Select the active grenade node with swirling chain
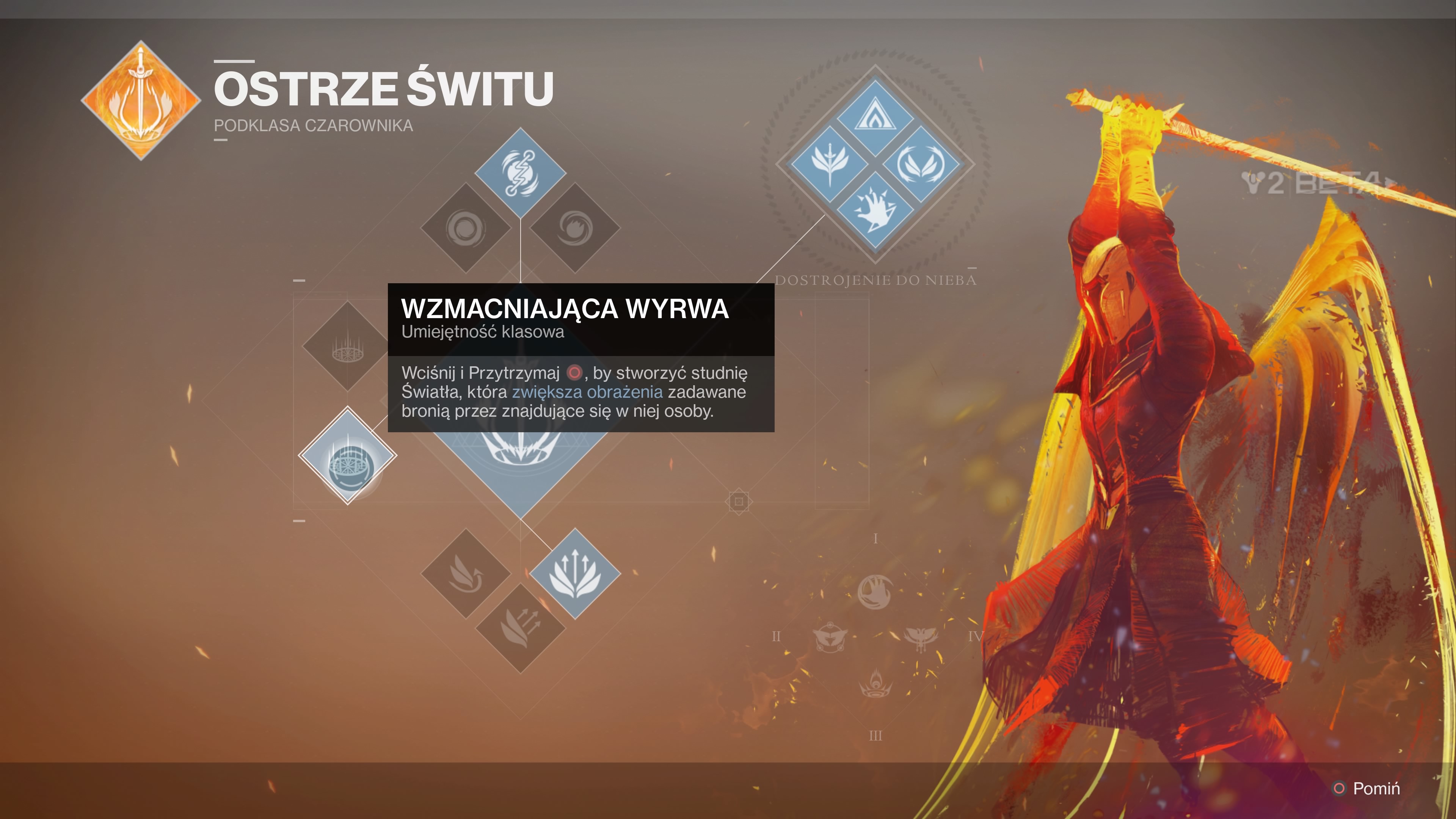 [520, 173]
